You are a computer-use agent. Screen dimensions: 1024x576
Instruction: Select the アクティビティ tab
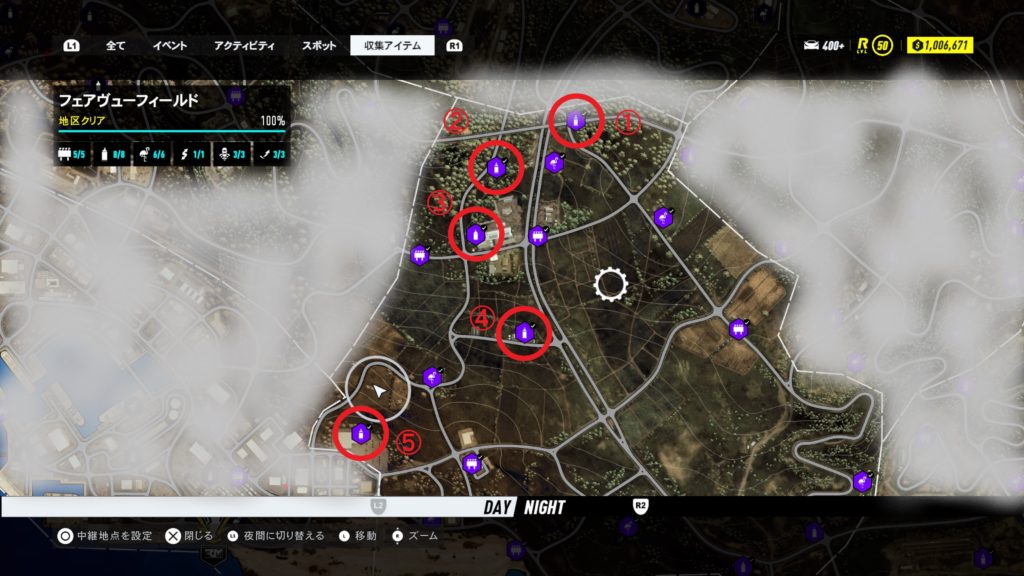pyautogui.click(x=244, y=45)
